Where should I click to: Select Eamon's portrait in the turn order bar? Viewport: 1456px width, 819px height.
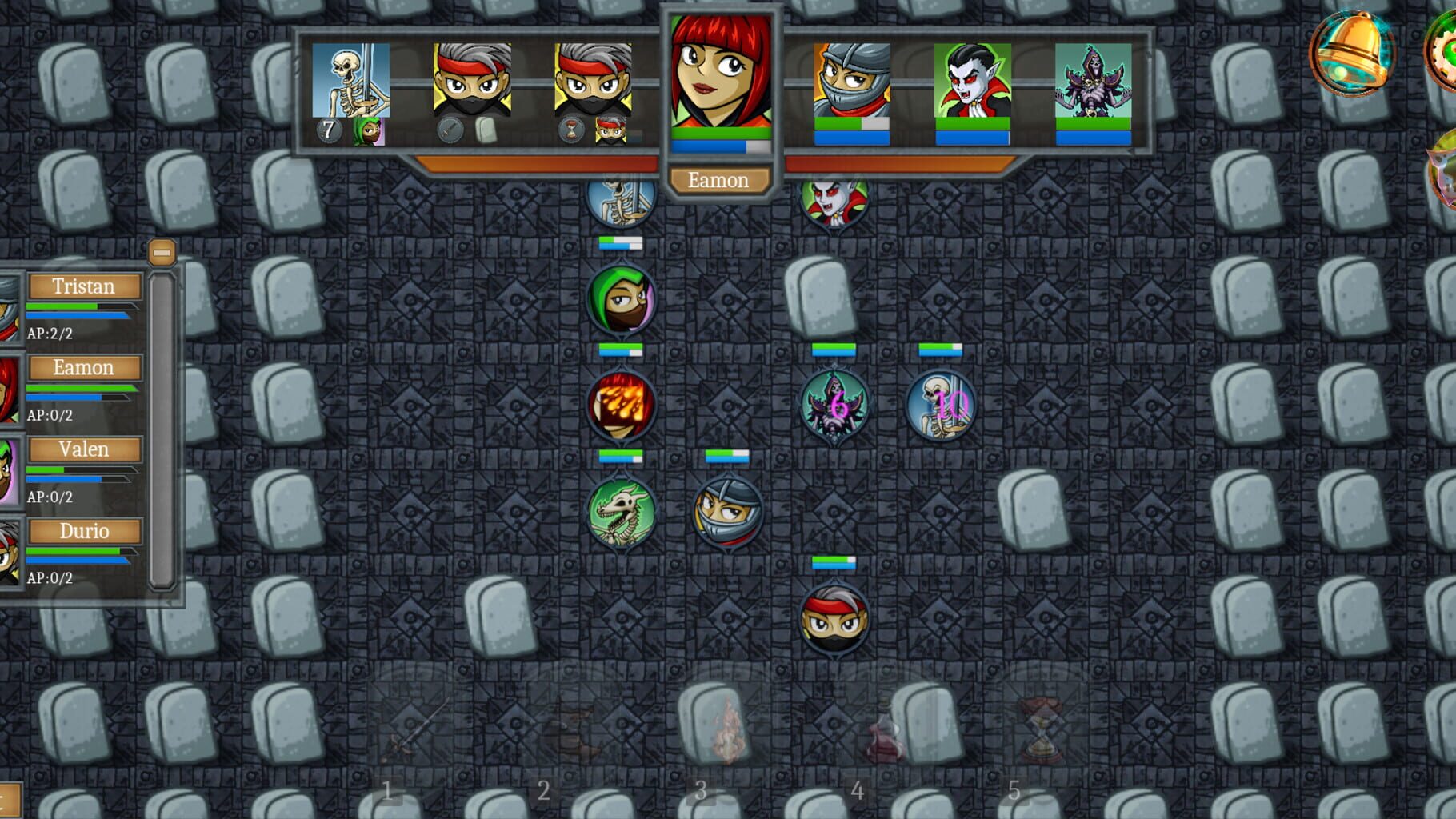tap(719, 76)
